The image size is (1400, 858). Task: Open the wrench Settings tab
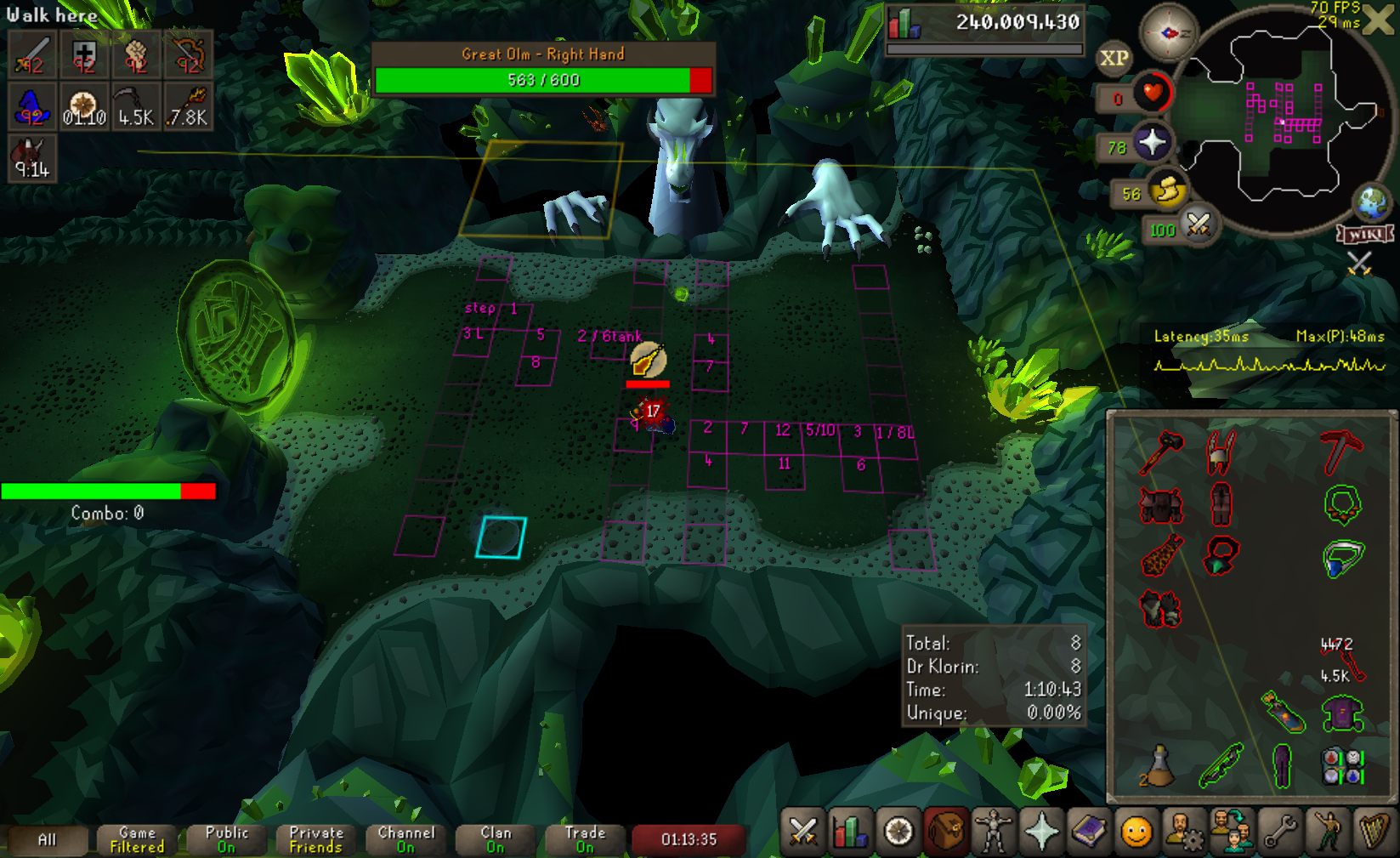1280,832
